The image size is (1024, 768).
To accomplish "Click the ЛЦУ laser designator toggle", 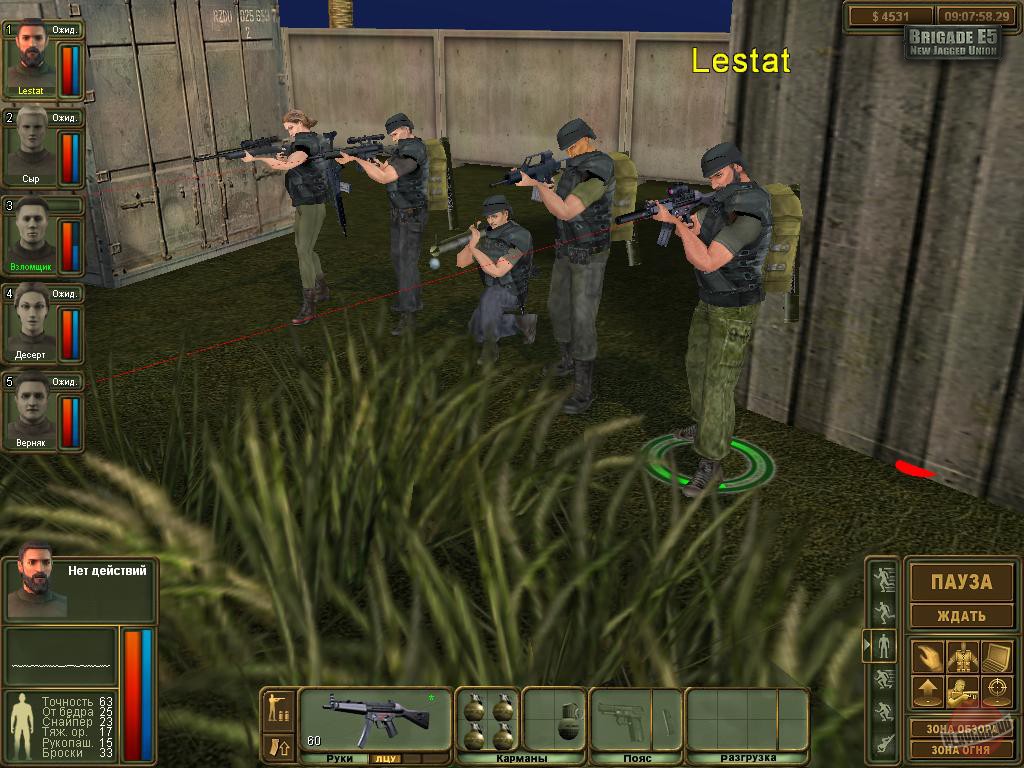I will [x=384, y=759].
